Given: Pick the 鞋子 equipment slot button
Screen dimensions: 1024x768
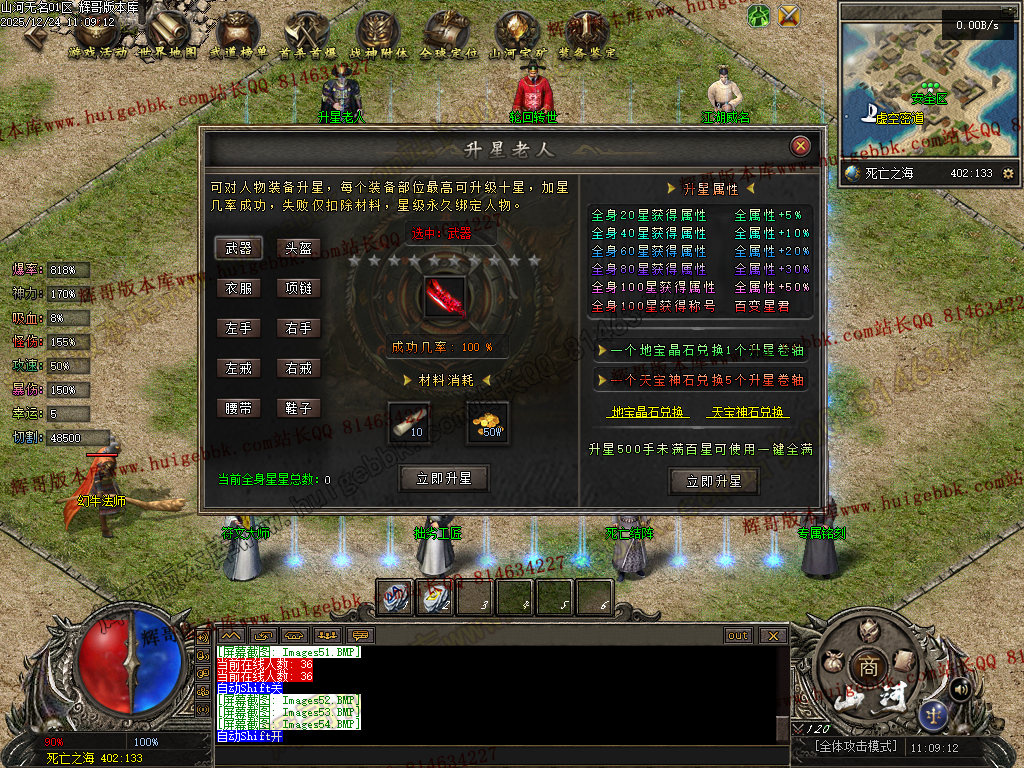Looking at the screenshot, I should (299, 408).
